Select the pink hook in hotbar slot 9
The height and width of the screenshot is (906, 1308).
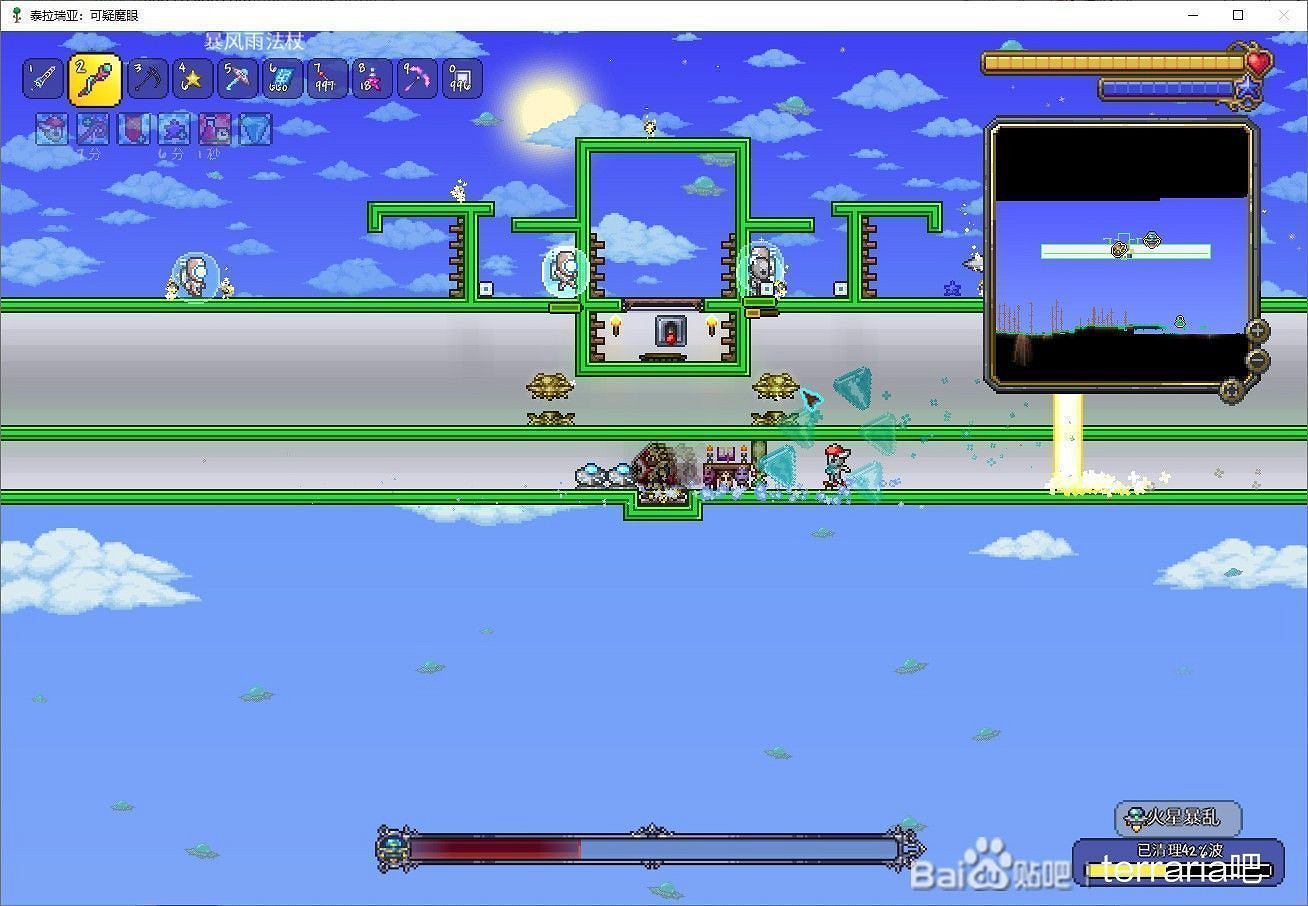pyautogui.click(x=417, y=77)
